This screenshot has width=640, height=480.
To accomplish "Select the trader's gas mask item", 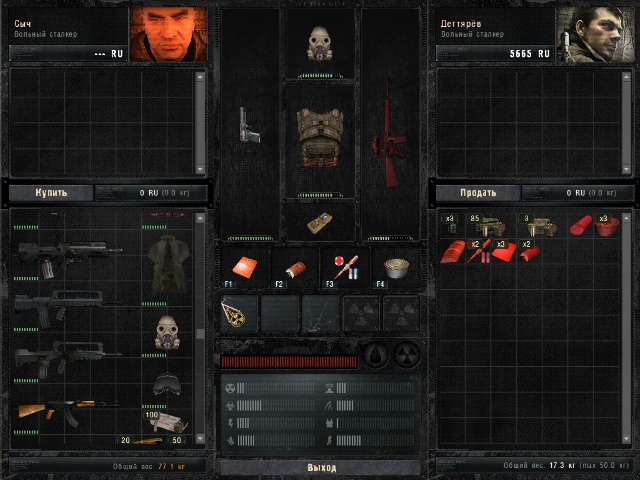I will click(x=165, y=331).
